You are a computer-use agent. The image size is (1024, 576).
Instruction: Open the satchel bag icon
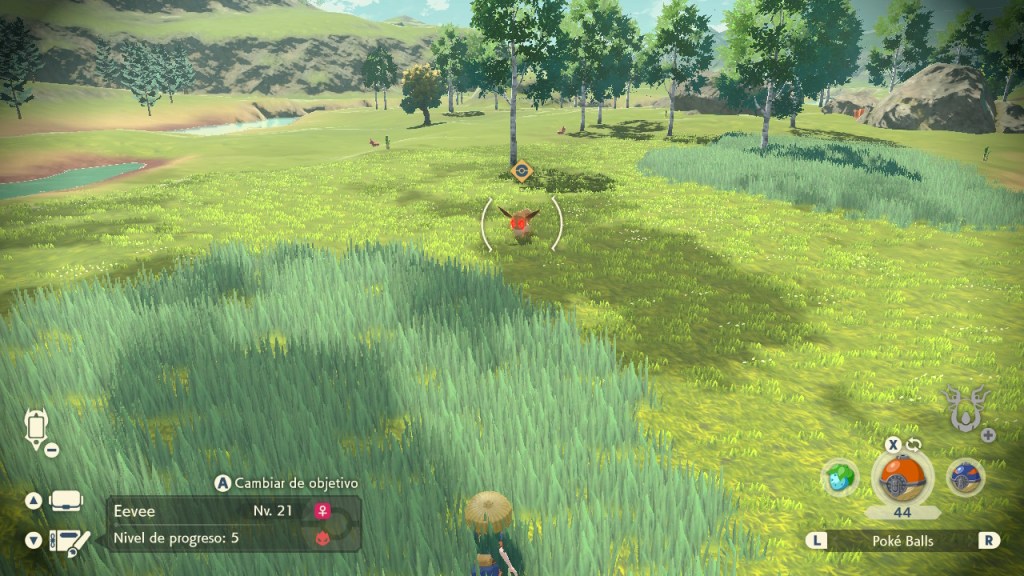pos(67,500)
